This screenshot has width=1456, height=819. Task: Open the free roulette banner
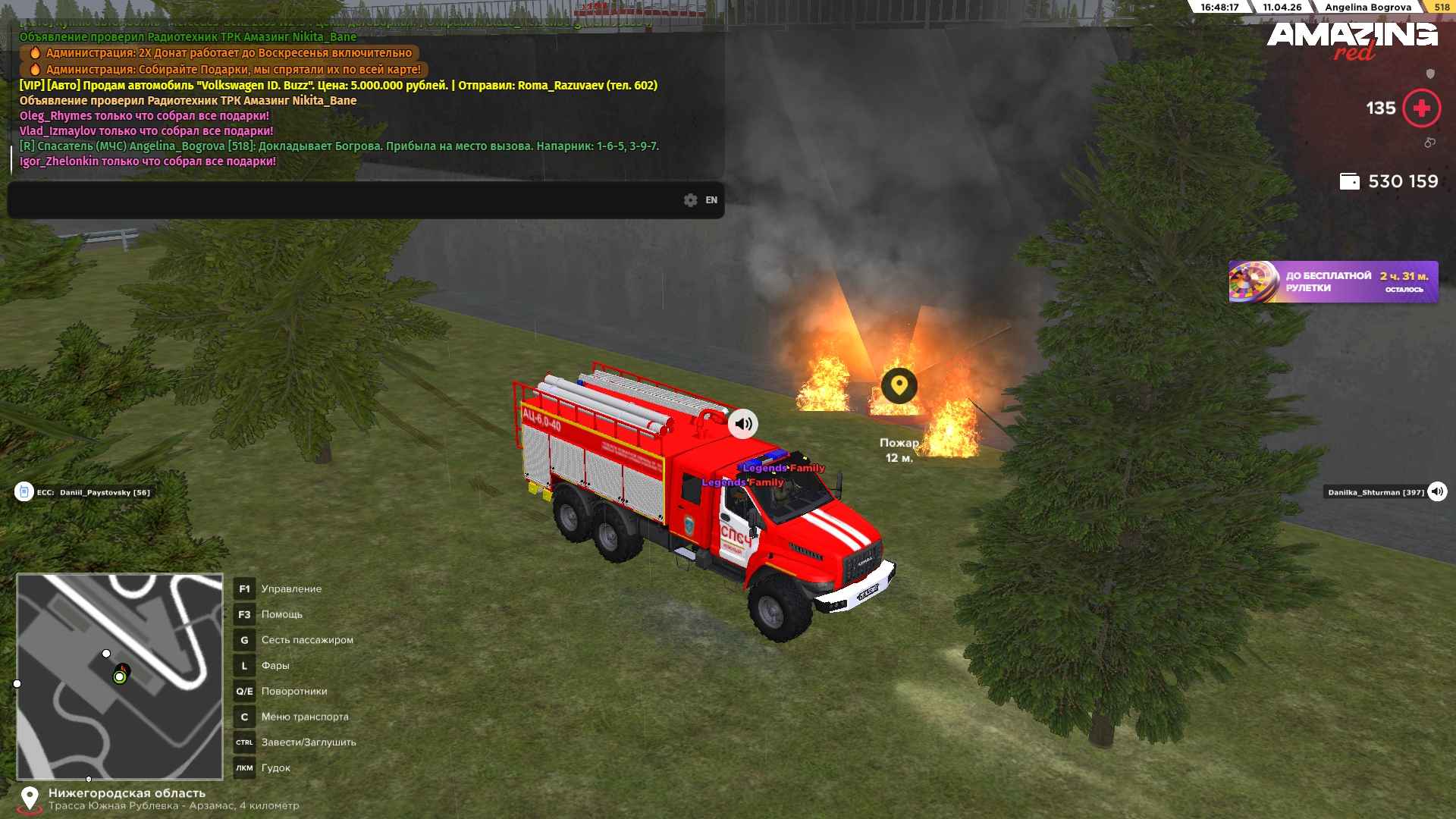click(x=1333, y=282)
